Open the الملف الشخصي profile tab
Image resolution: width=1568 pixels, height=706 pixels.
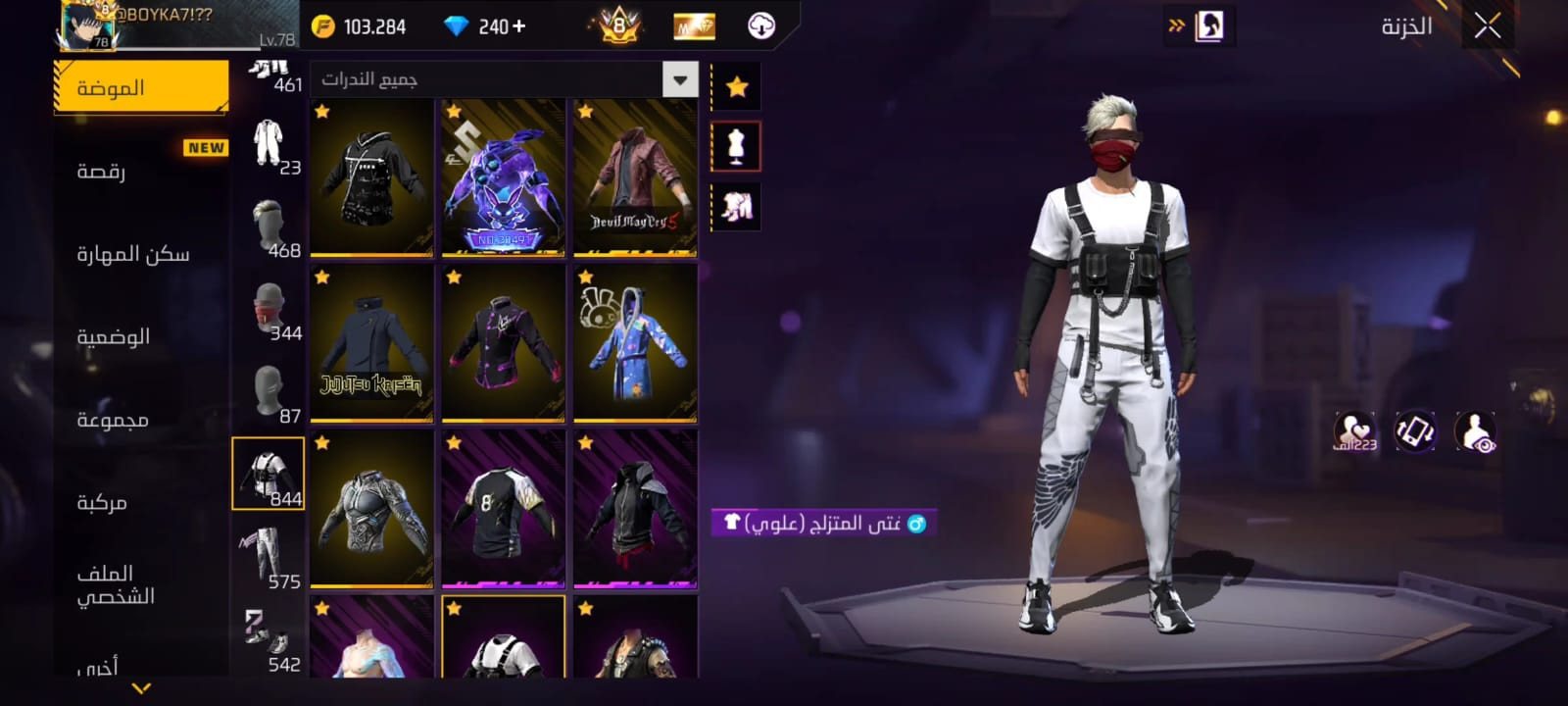pos(116,584)
